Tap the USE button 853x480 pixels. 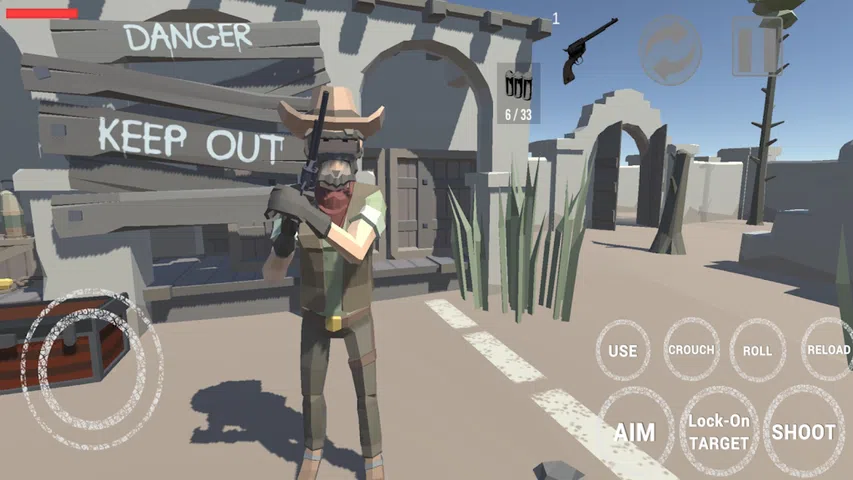622,351
